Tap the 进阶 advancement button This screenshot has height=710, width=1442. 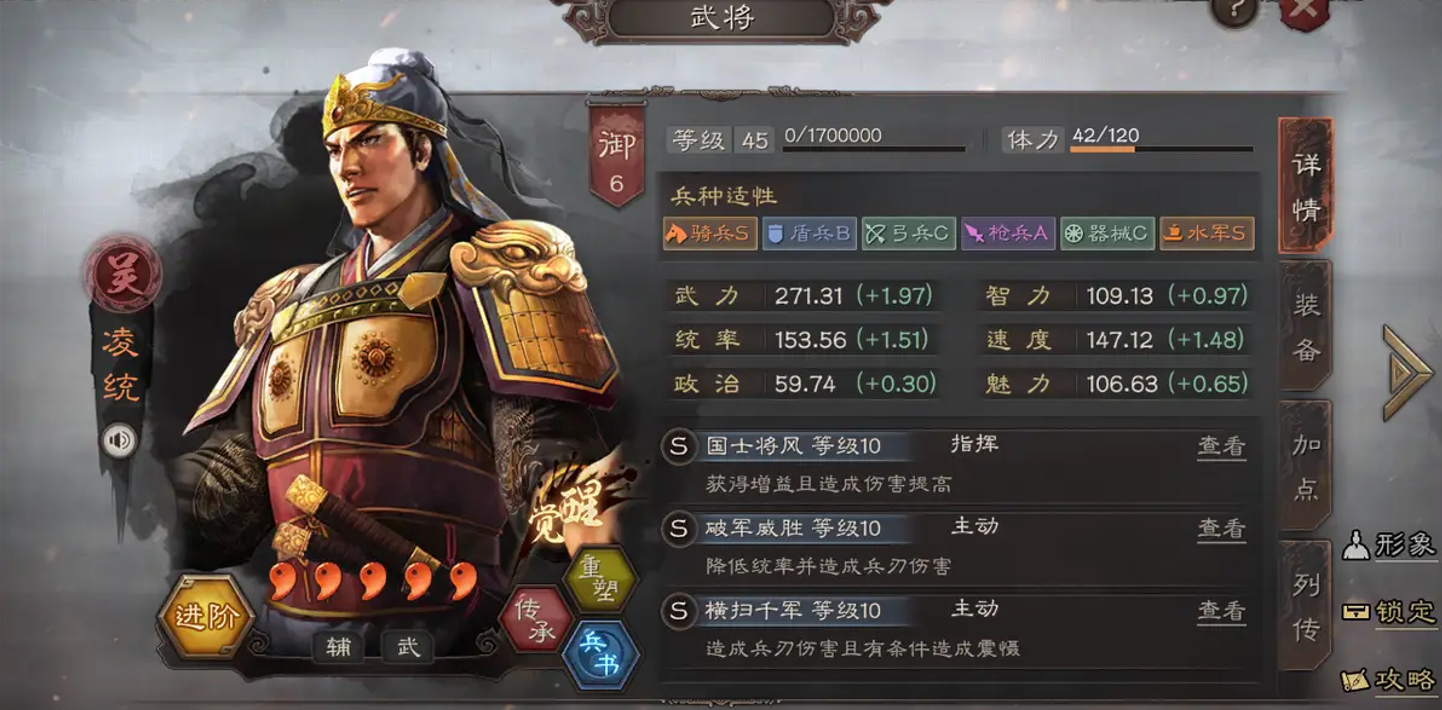(x=207, y=616)
